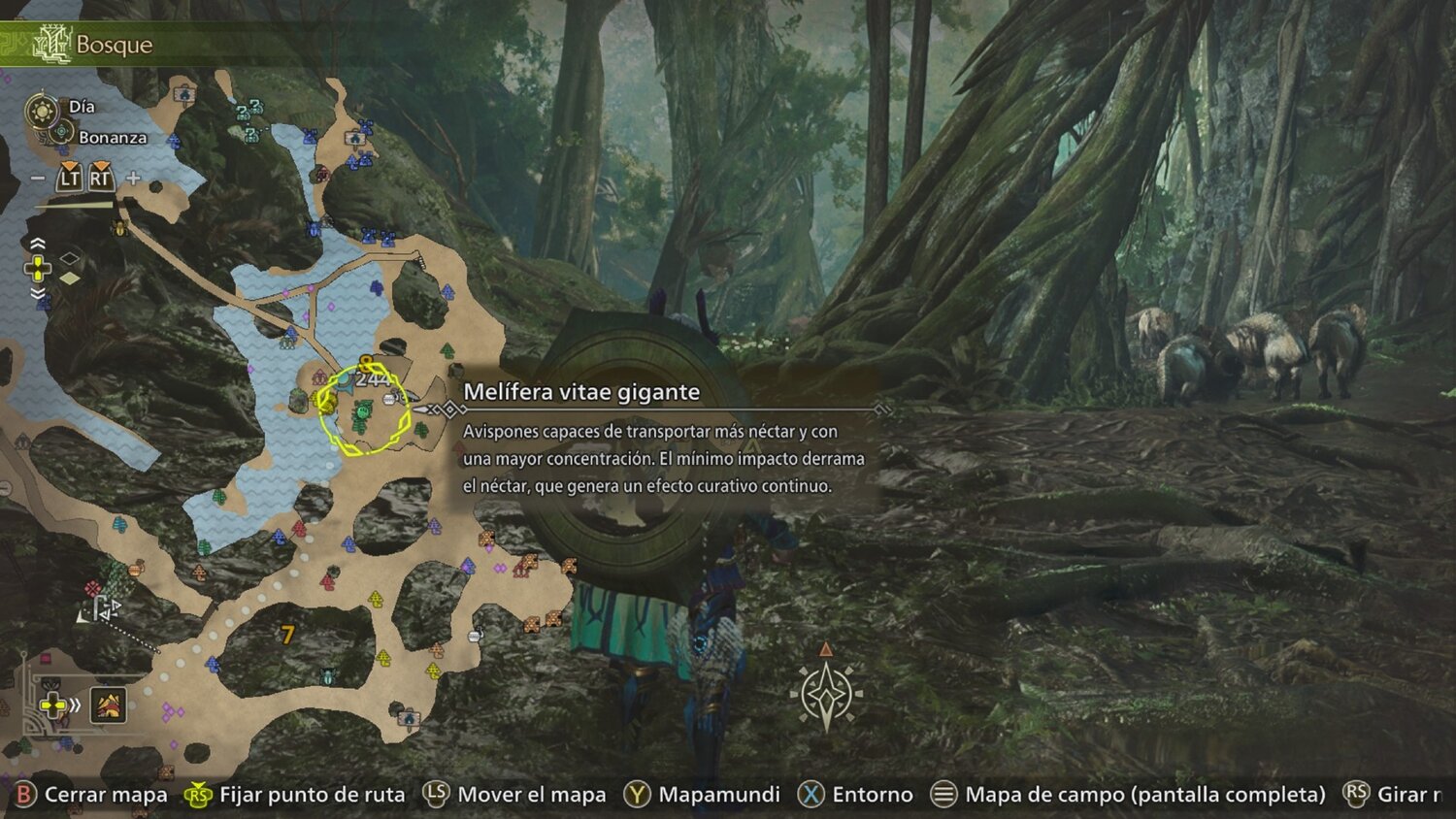Click the golden beetle icon near the upper path
The height and width of the screenshot is (819, 1456).
click(118, 228)
